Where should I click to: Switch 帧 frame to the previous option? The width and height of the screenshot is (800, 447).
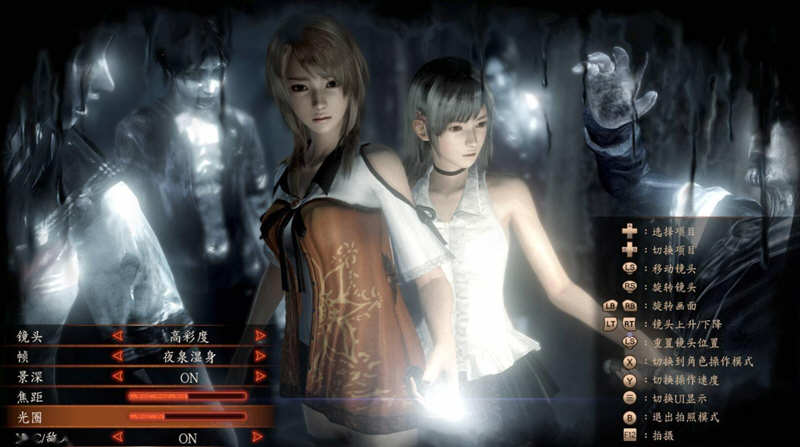point(117,356)
